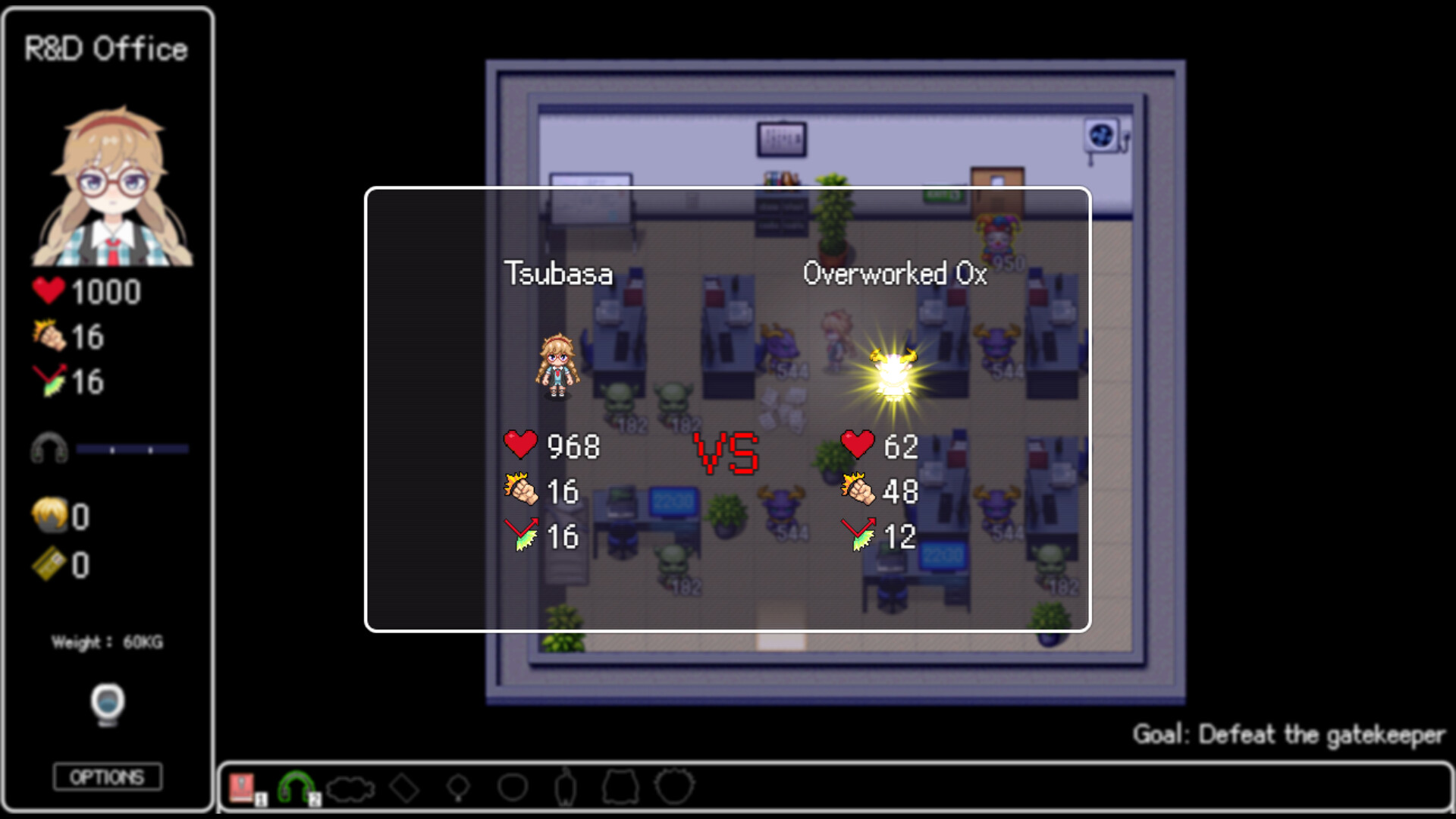The image size is (1456, 819).
Task: Click the fist attack stat icon in sidebar
Action: pyautogui.click(x=49, y=336)
